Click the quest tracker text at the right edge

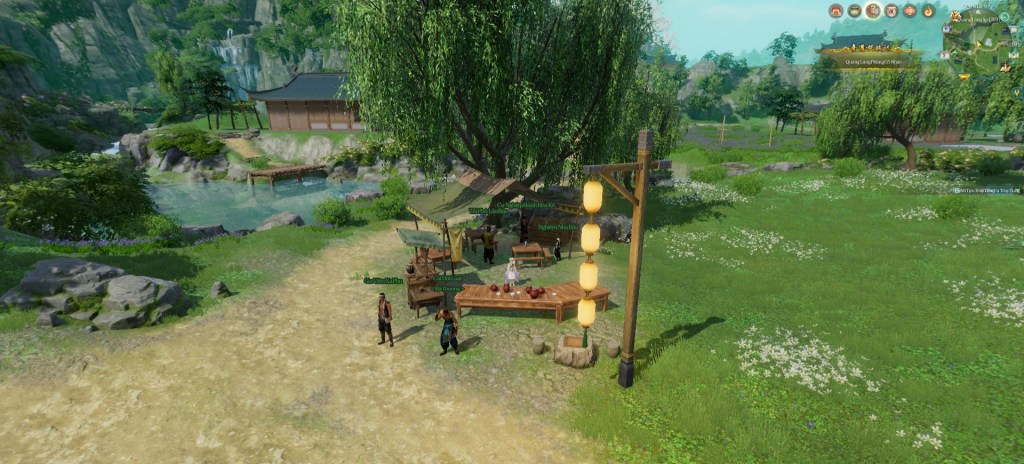click(987, 190)
